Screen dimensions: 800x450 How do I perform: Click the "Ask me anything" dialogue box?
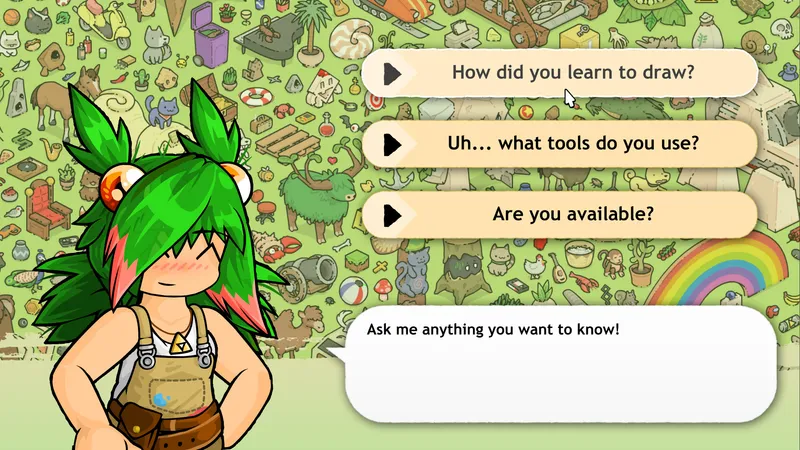click(x=560, y=367)
